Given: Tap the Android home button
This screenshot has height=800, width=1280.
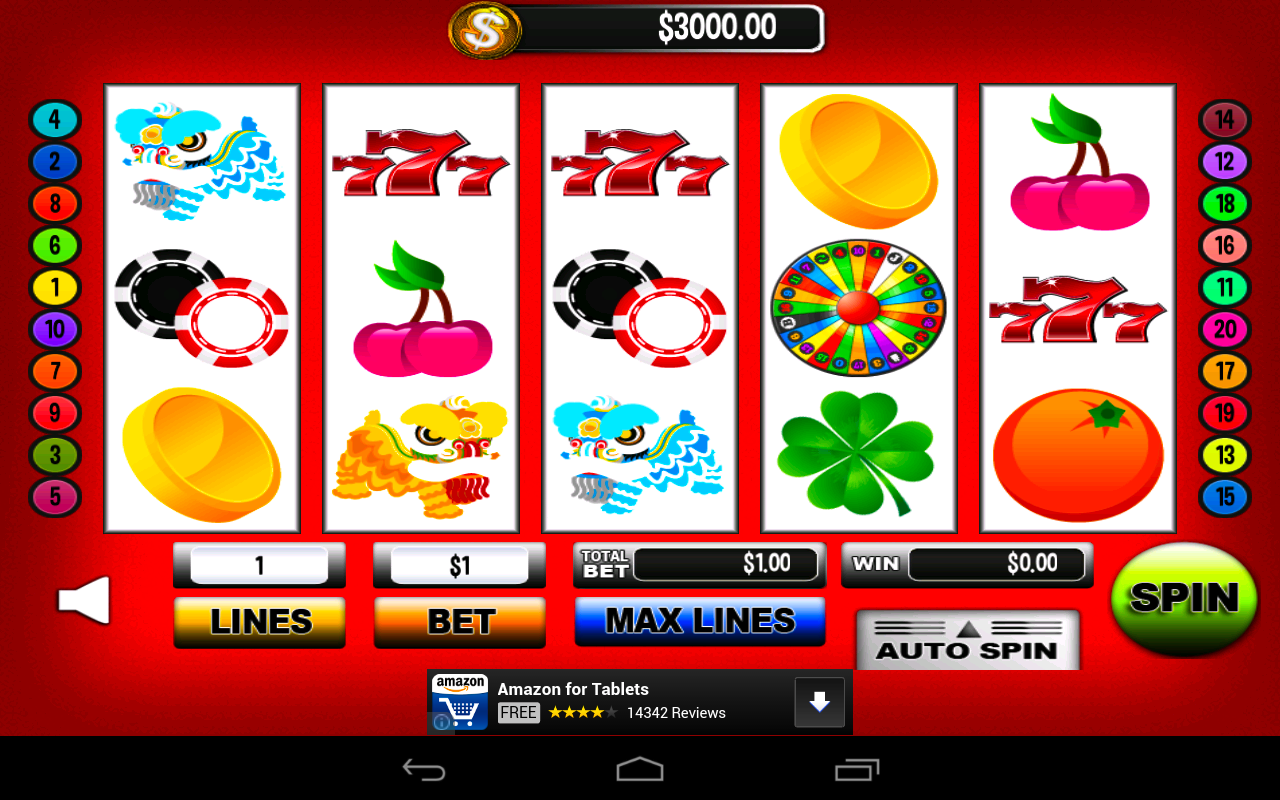Looking at the screenshot, I should (x=640, y=769).
